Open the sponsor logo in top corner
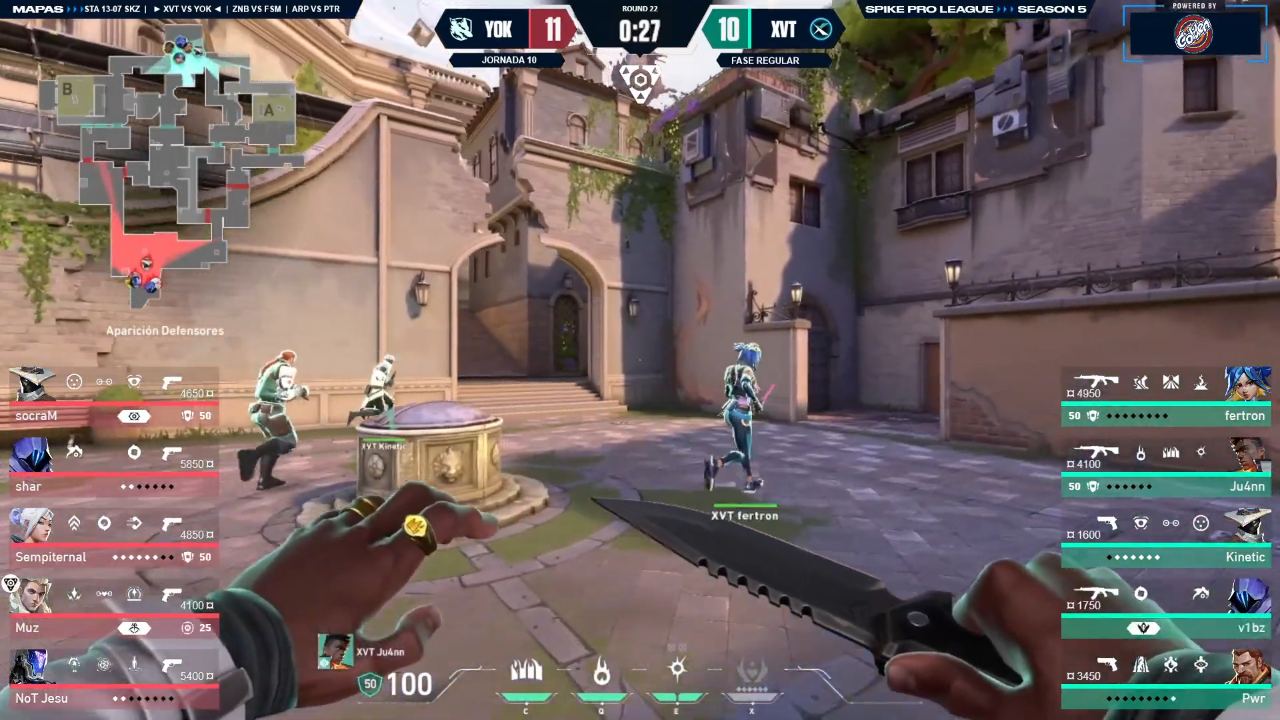 click(x=1193, y=31)
